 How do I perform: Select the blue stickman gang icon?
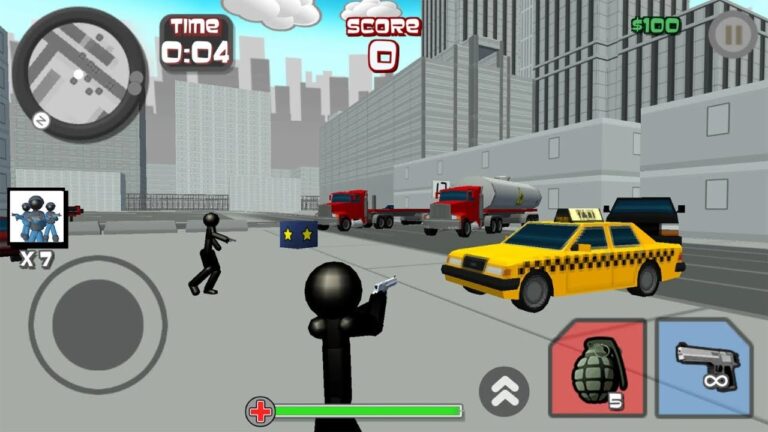pos(38,217)
